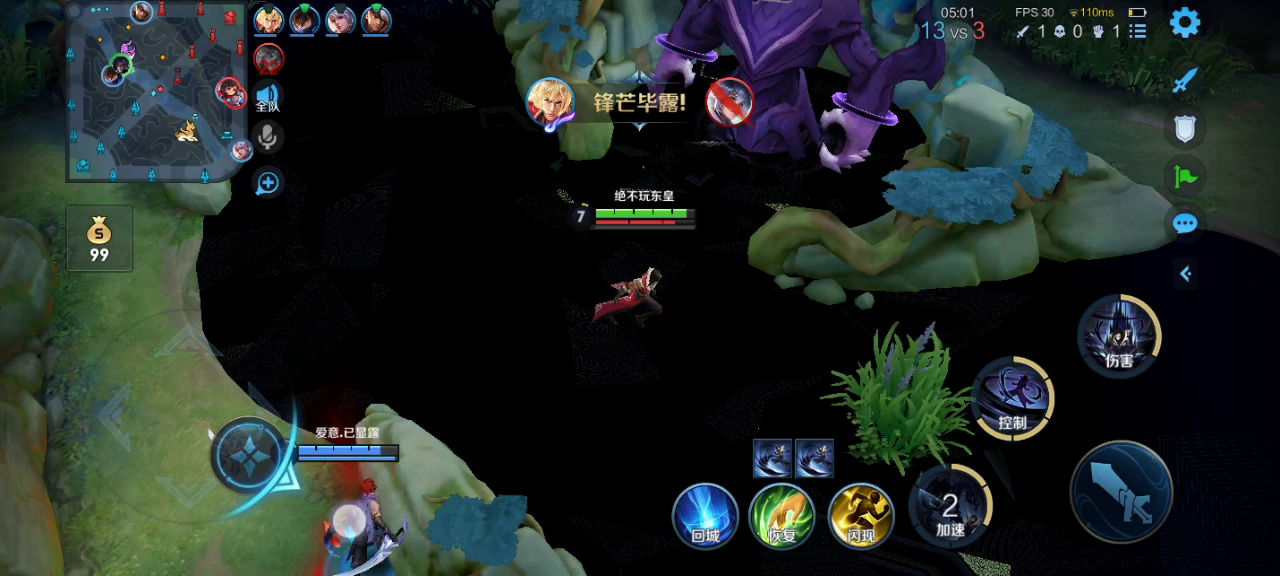Image resolution: width=1280 pixels, height=576 pixels.
Task: Use the 控制 control skill
Action: (x=1012, y=397)
